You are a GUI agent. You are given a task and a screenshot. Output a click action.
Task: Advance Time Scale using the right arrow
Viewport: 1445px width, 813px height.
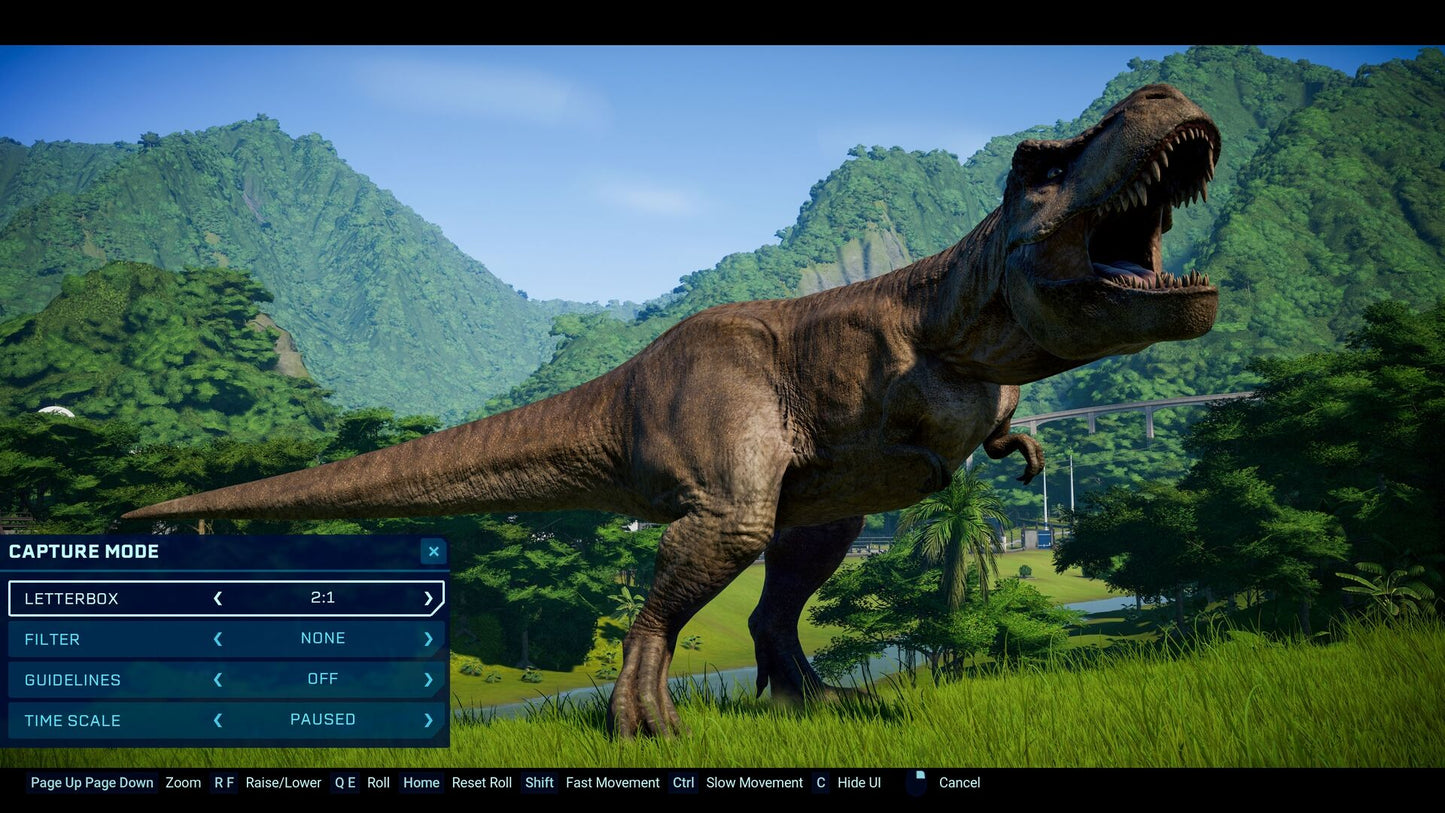(x=428, y=721)
